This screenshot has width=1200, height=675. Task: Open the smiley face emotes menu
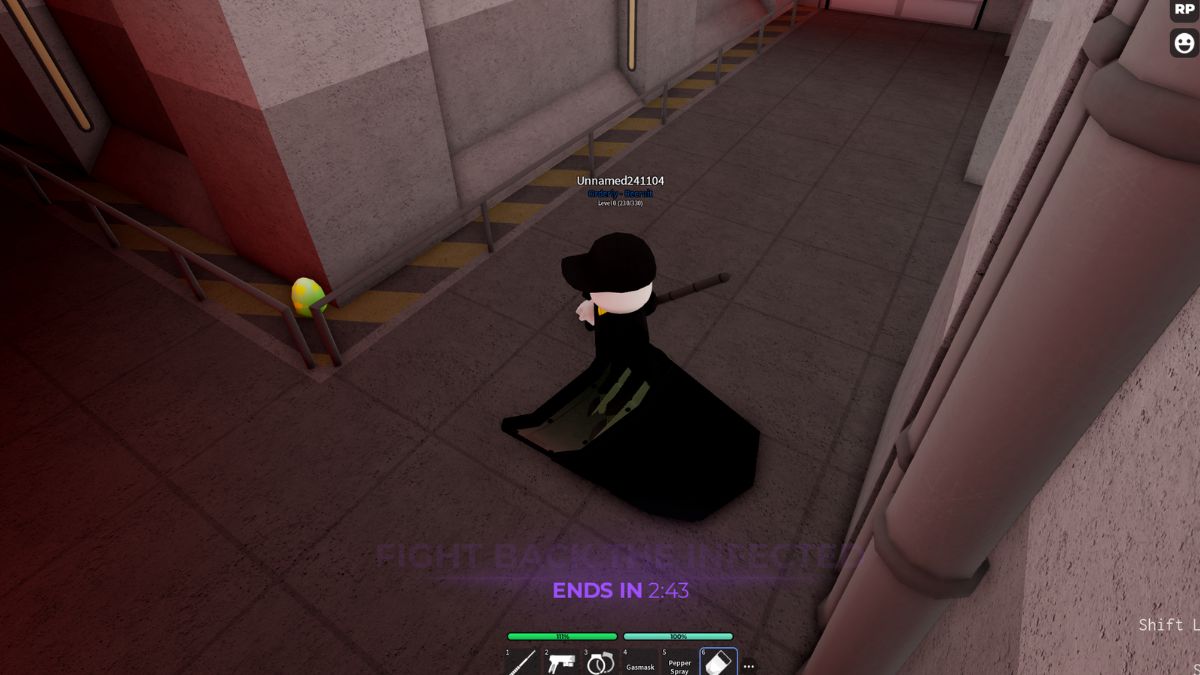(1184, 43)
